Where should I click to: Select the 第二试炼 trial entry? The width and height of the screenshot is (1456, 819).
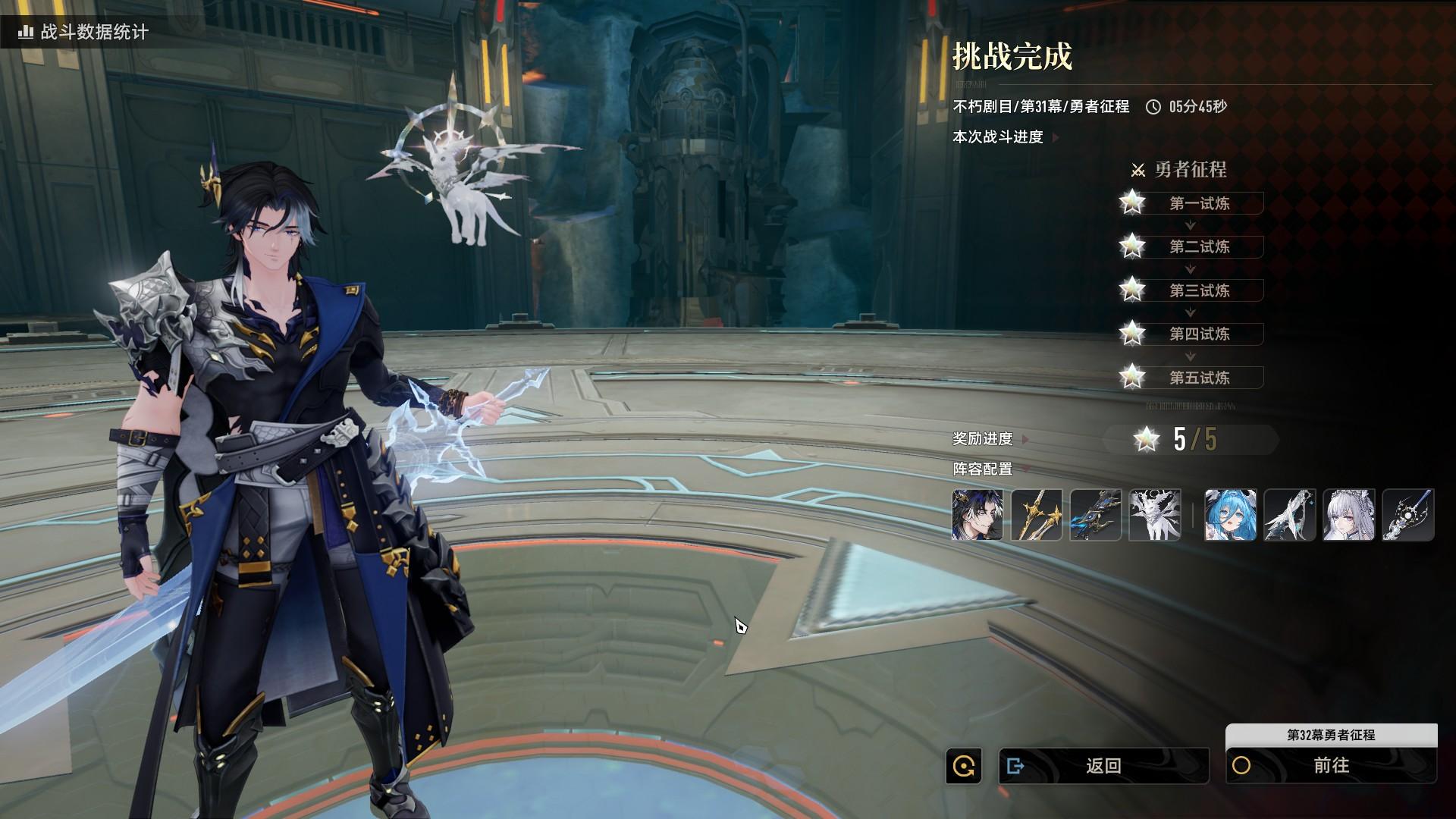coord(1199,246)
